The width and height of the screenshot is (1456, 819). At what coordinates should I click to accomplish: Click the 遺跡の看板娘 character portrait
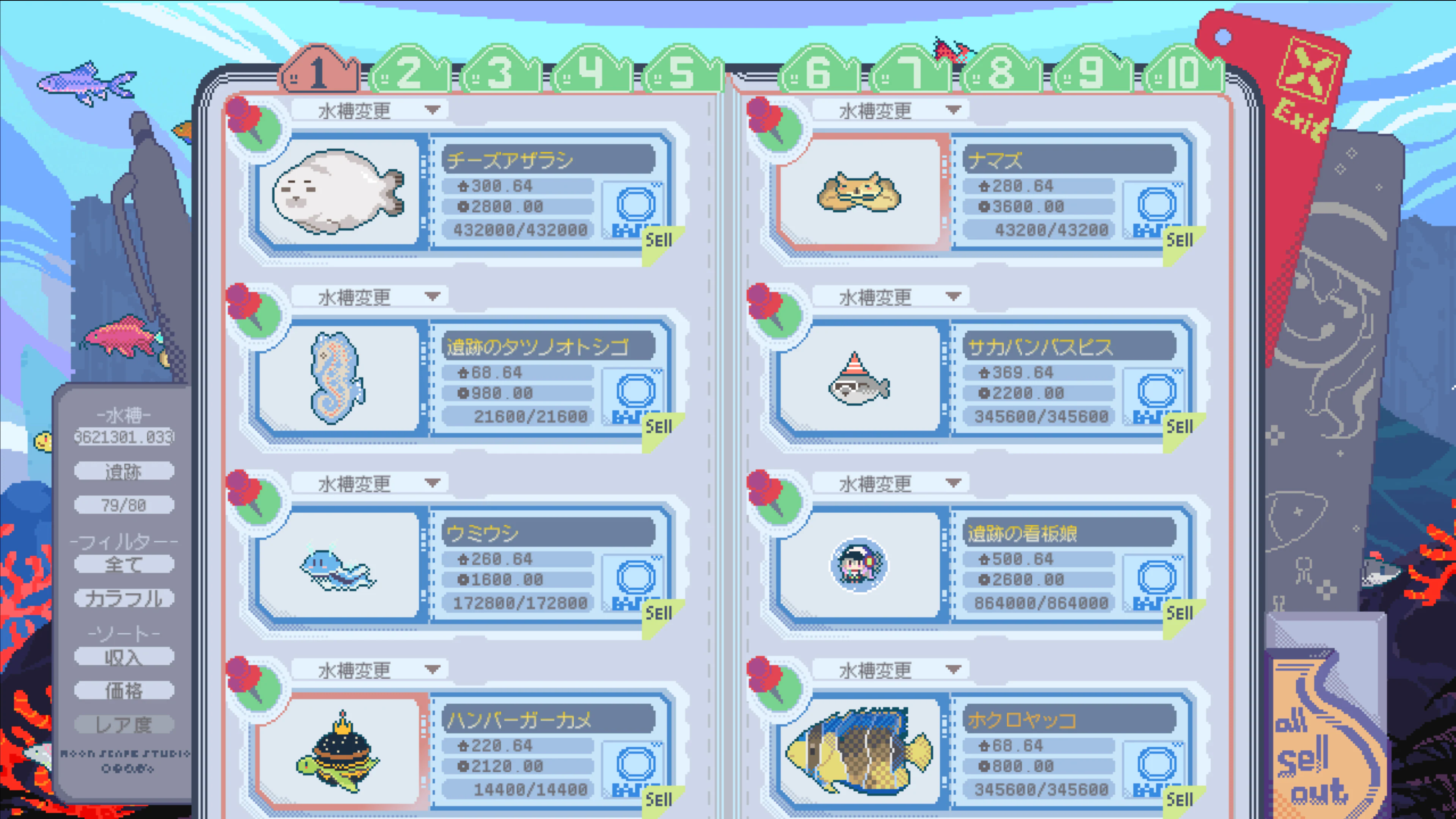pyautogui.click(x=858, y=564)
